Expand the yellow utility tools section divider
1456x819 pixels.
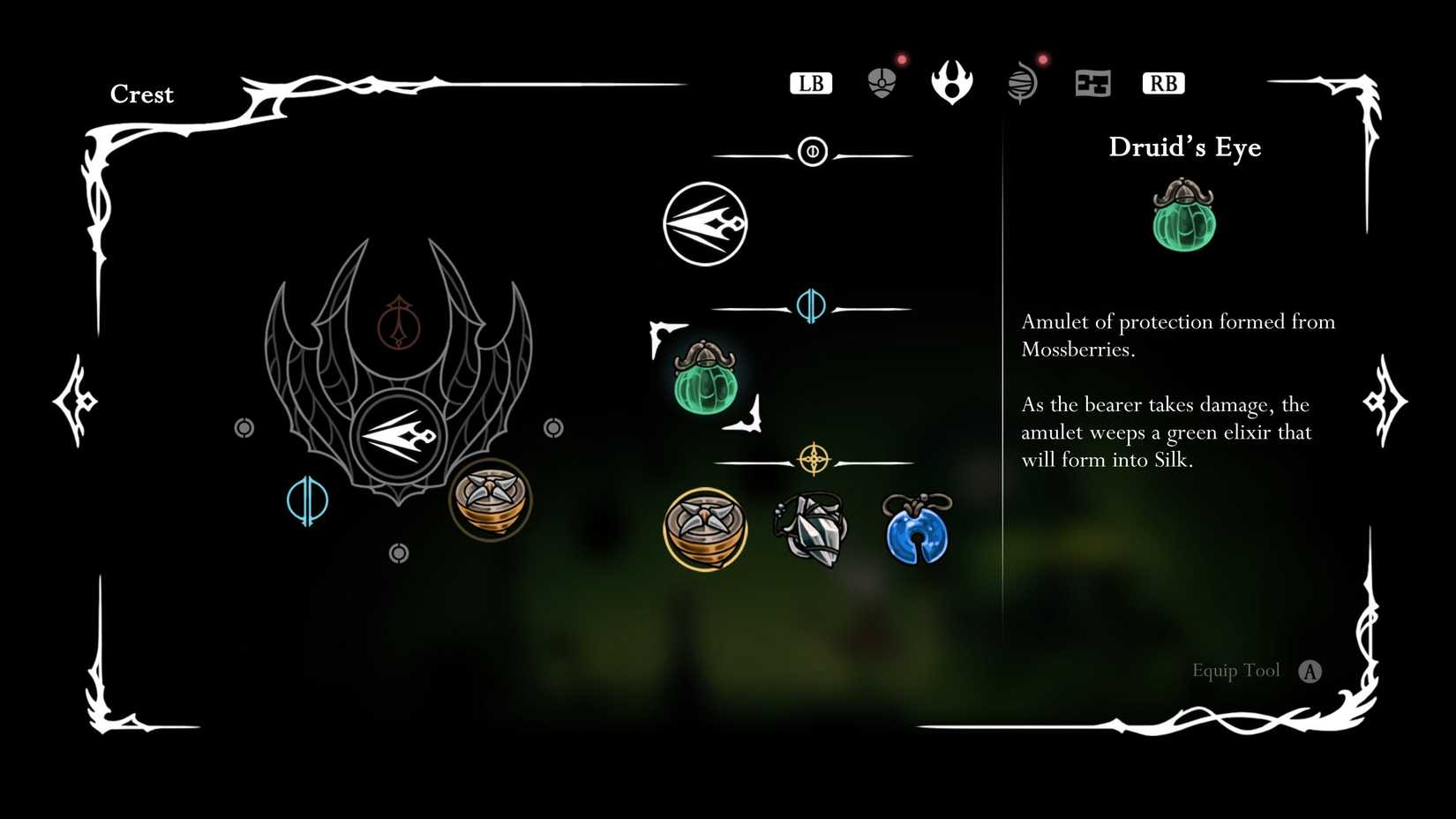tap(812, 460)
